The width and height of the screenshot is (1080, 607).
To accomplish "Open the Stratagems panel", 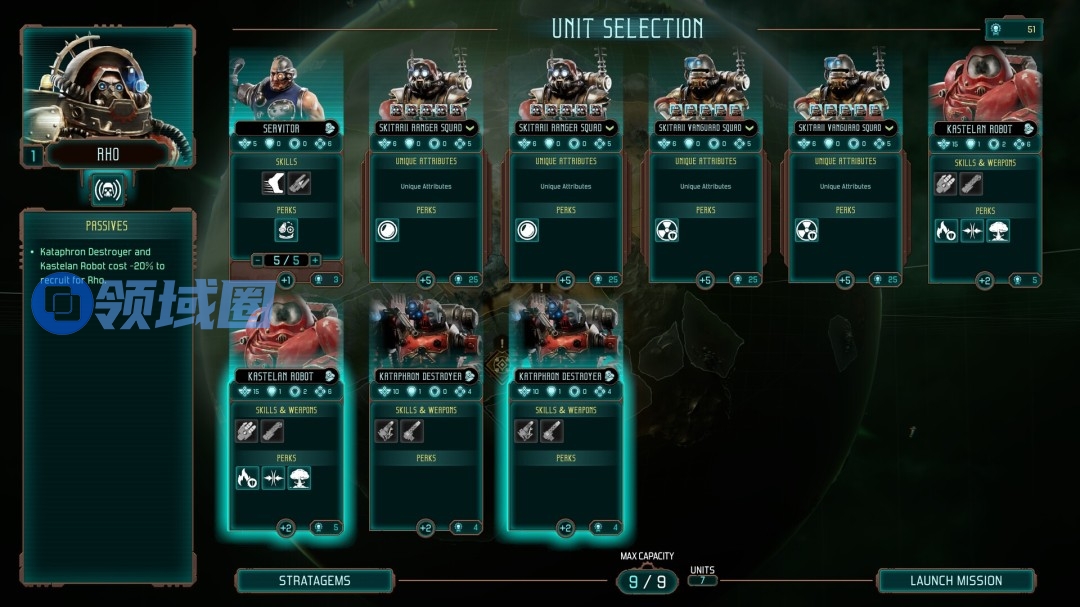I will point(314,580).
